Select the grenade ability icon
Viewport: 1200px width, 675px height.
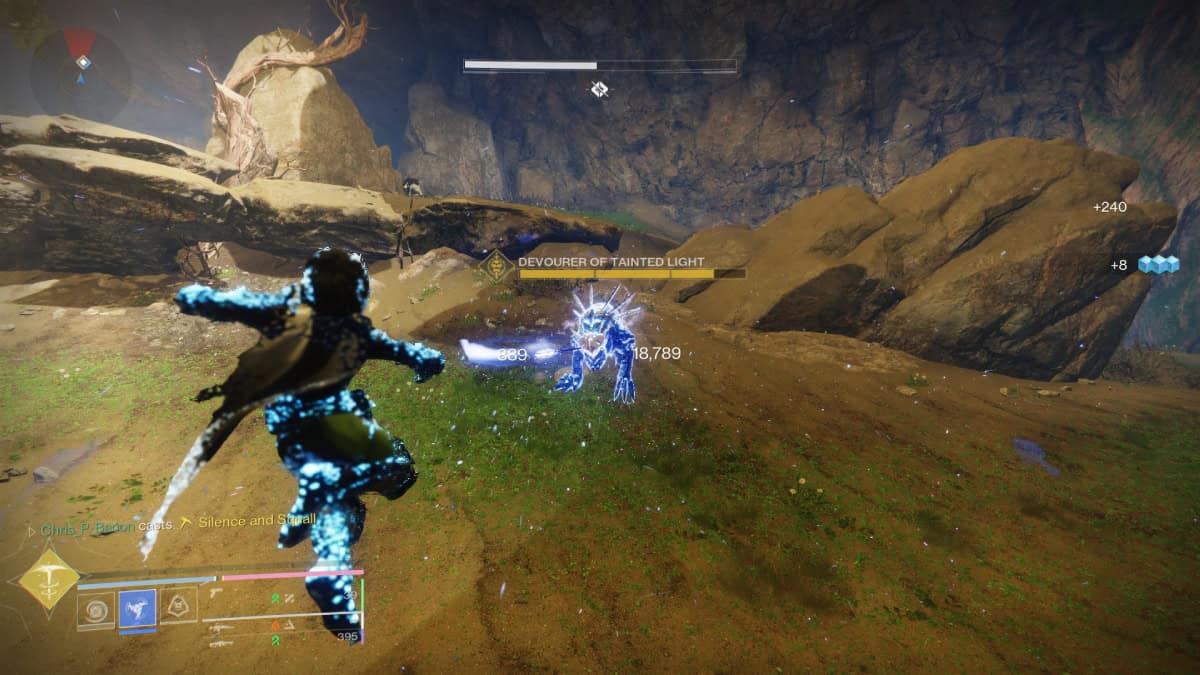point(96,610)
